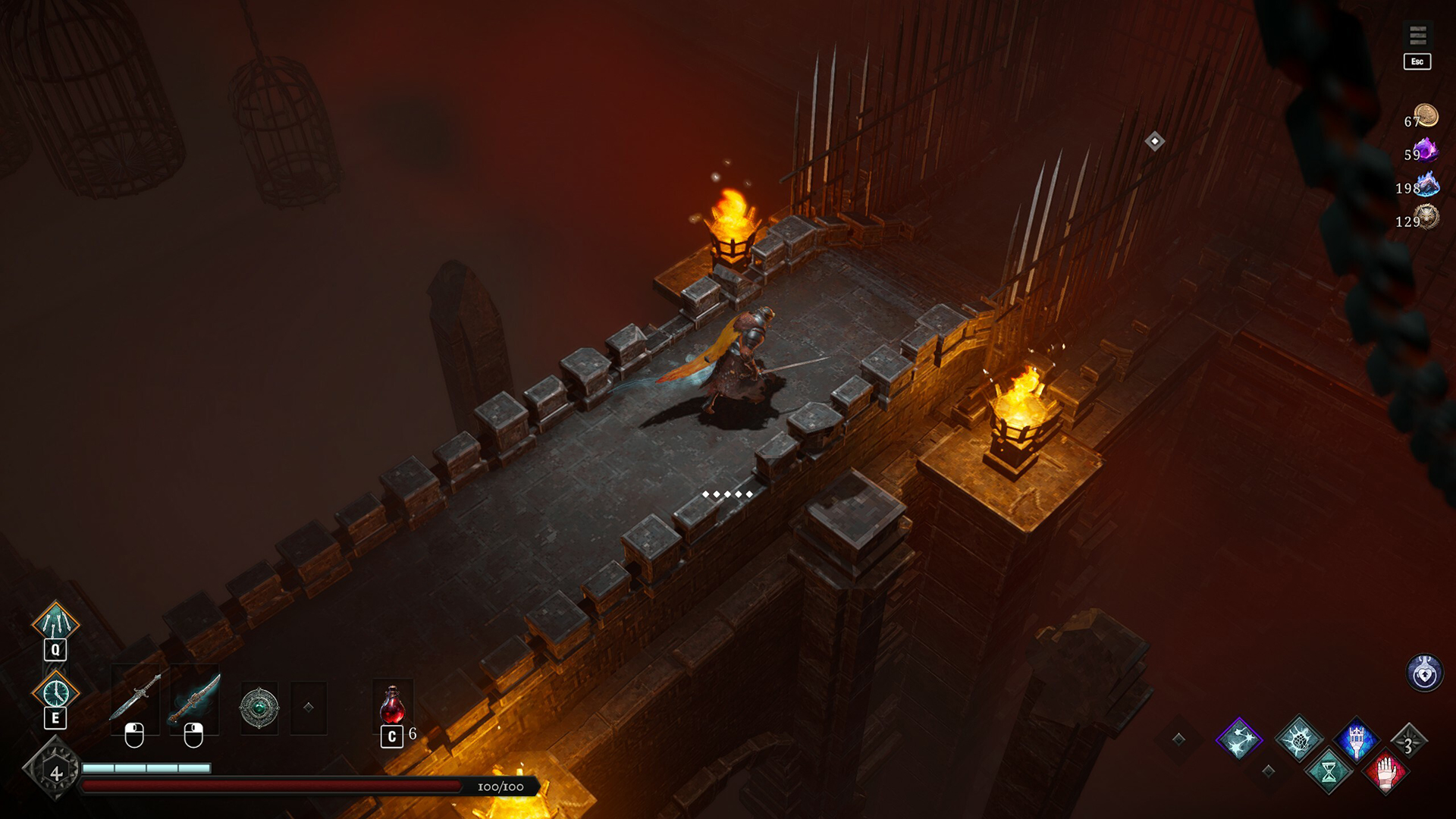Viewport: 1456px width, 819px height.
Task: Click the blue ore currency icon showing 198
Action: pyautogui.click(x=1427, y=186)
